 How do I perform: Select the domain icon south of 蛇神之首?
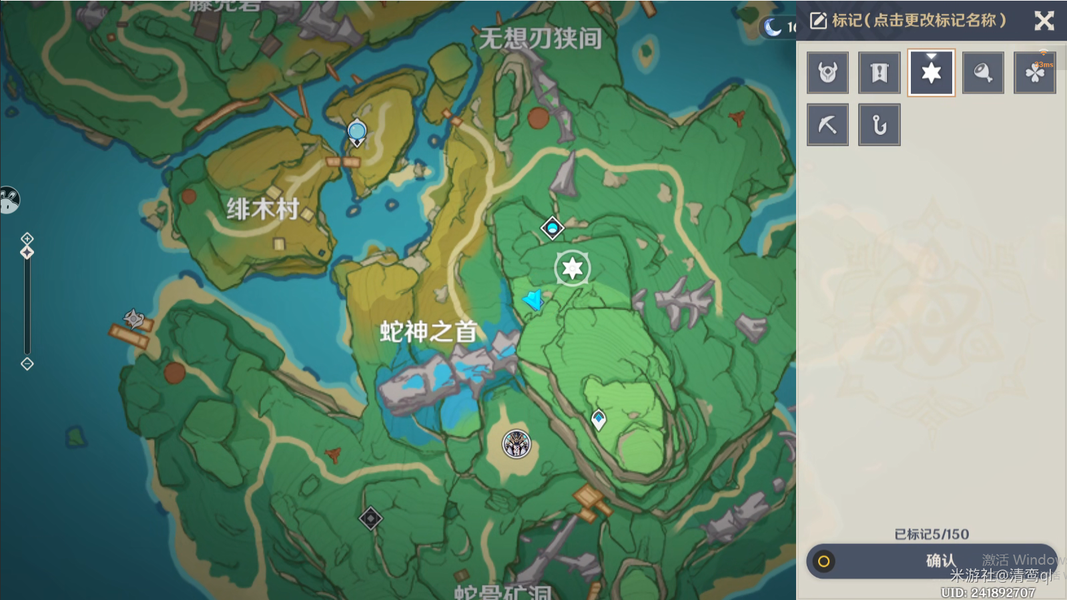[x=516, y=443]
